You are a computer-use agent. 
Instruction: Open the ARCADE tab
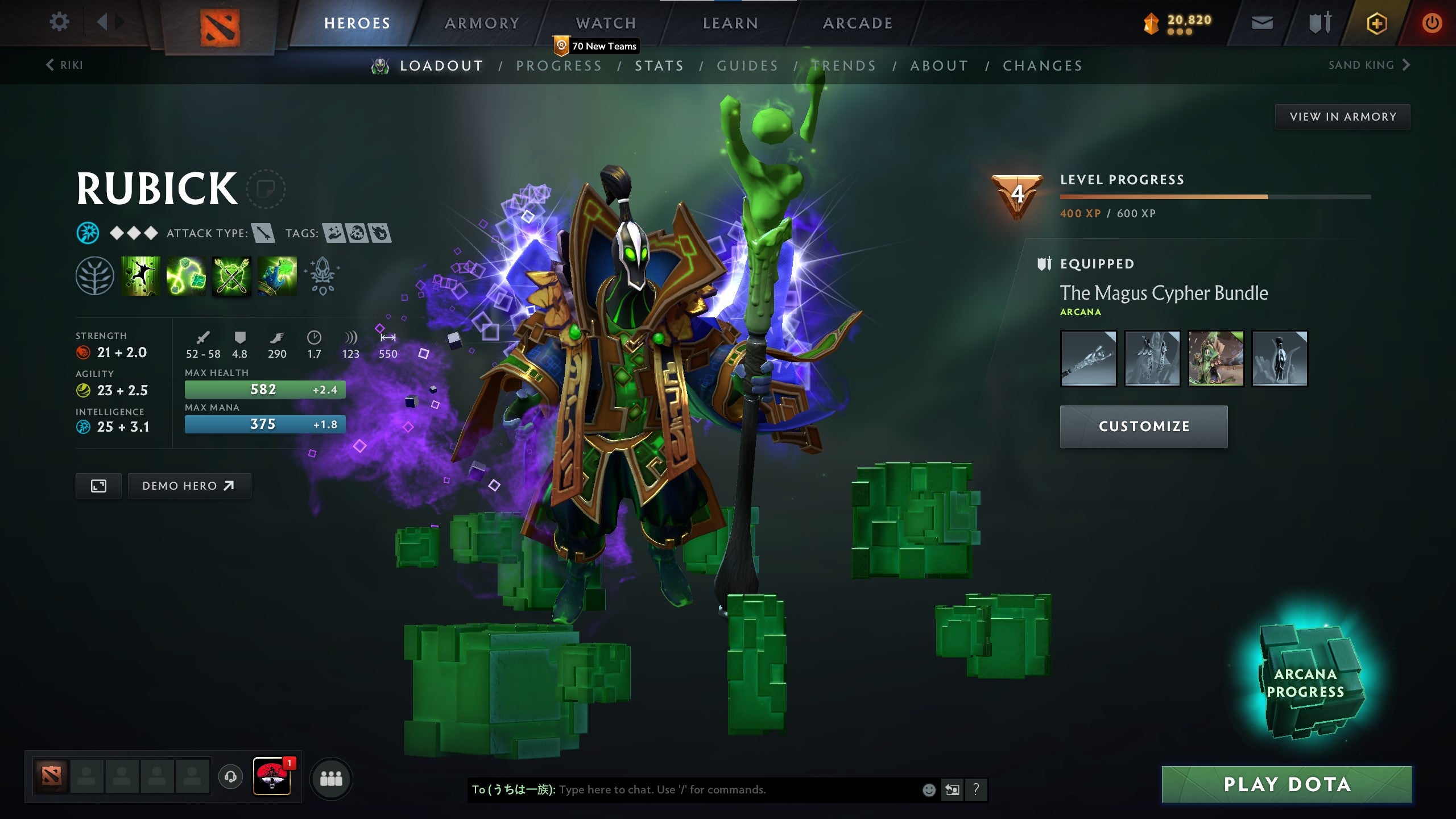click(x=857, y=23)
